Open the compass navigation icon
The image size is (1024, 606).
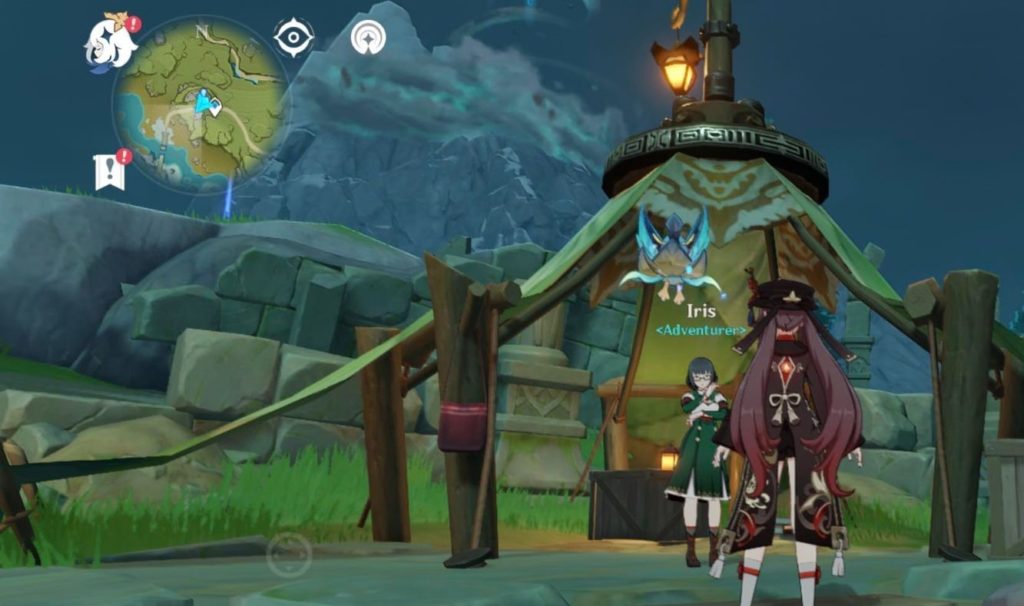(x=368, y=38)
